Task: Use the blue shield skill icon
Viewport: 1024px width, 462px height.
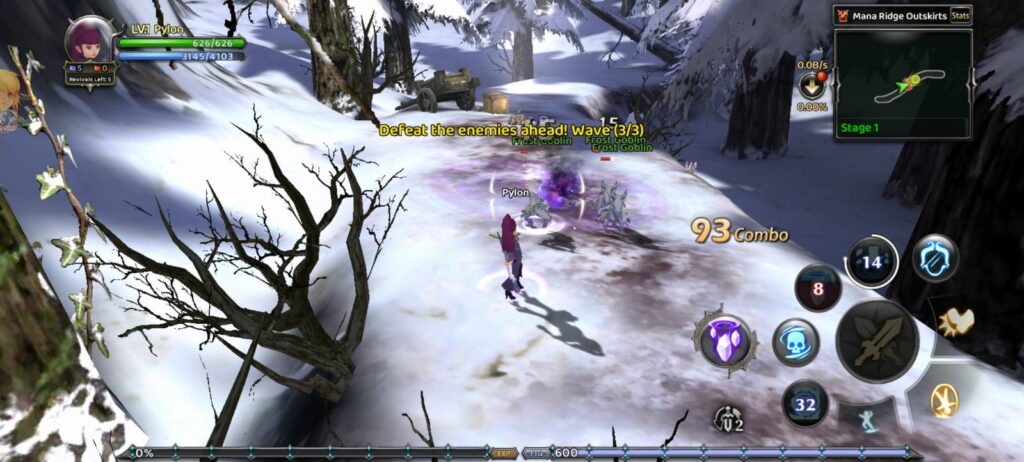Action: [935, 258]
